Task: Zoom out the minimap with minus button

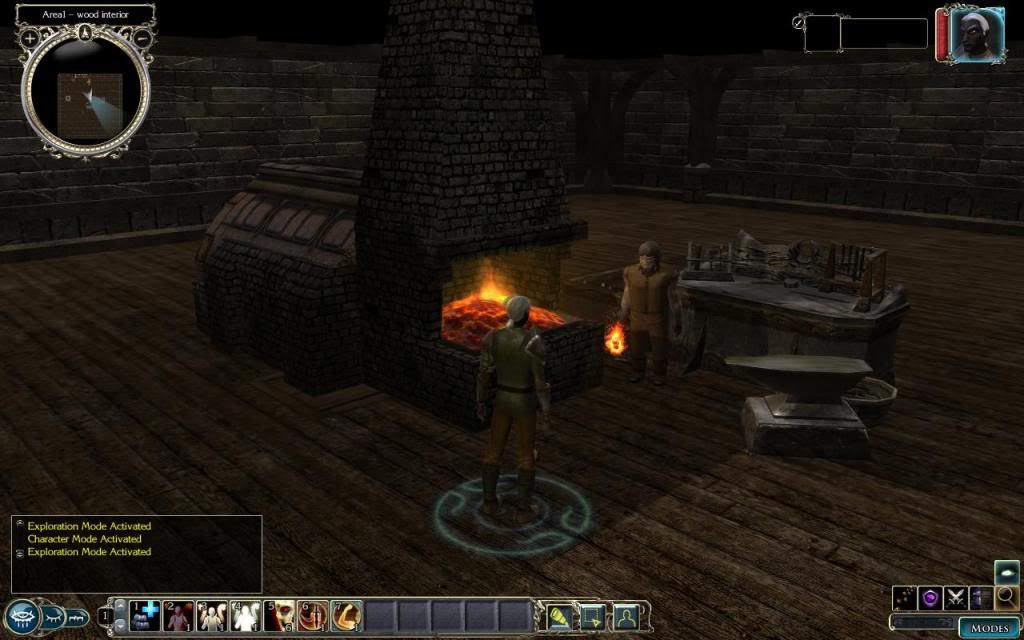Action: click(x=143, y=38)
